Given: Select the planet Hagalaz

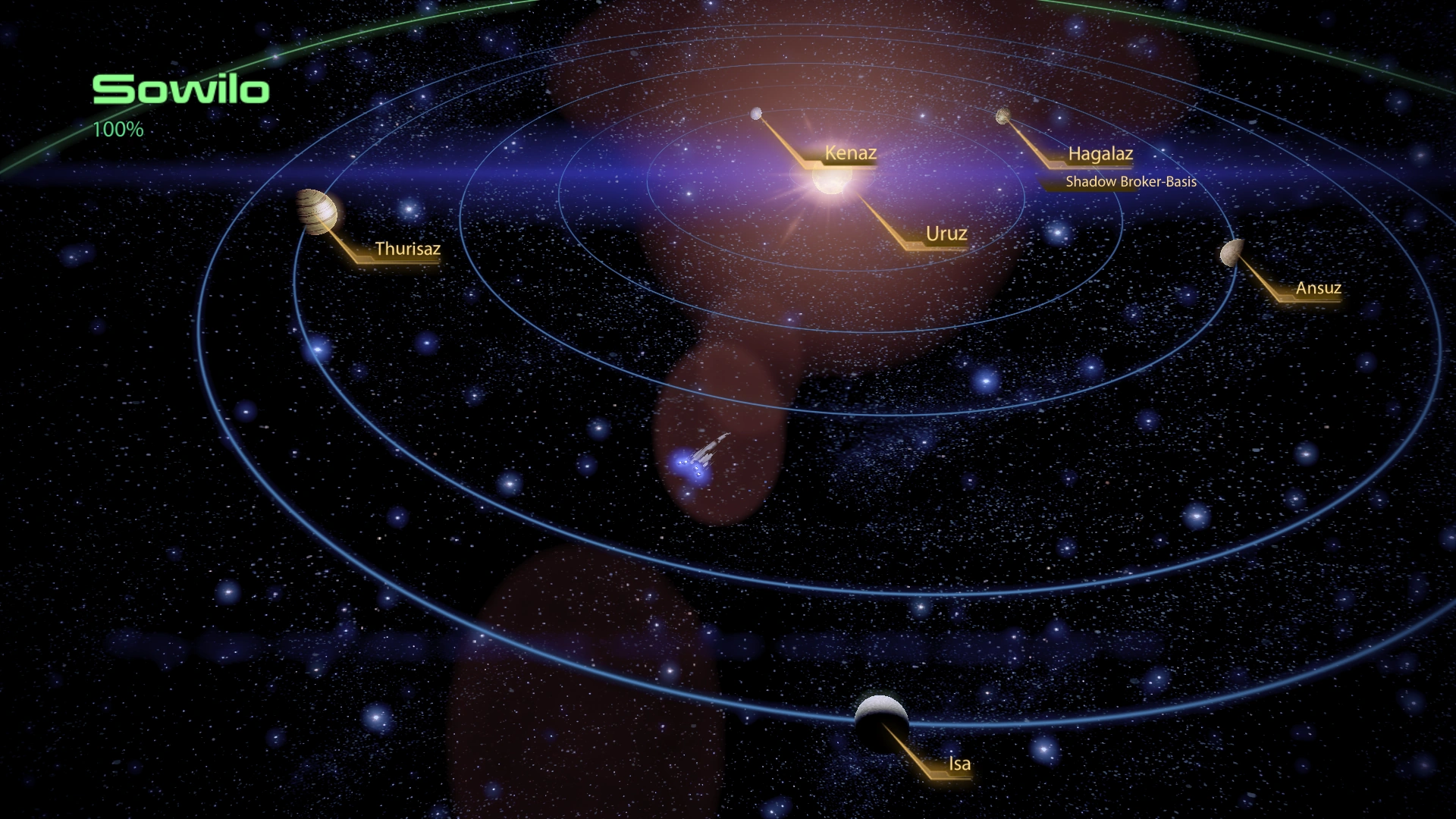Looking at the screenshot, I should [1003, 115].
